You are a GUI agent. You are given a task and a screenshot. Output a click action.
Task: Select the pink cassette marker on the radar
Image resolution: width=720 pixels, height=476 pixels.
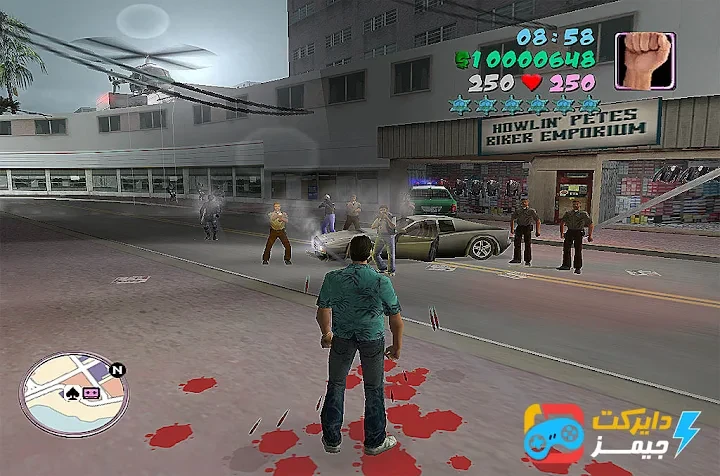click(x=89, y=393)
